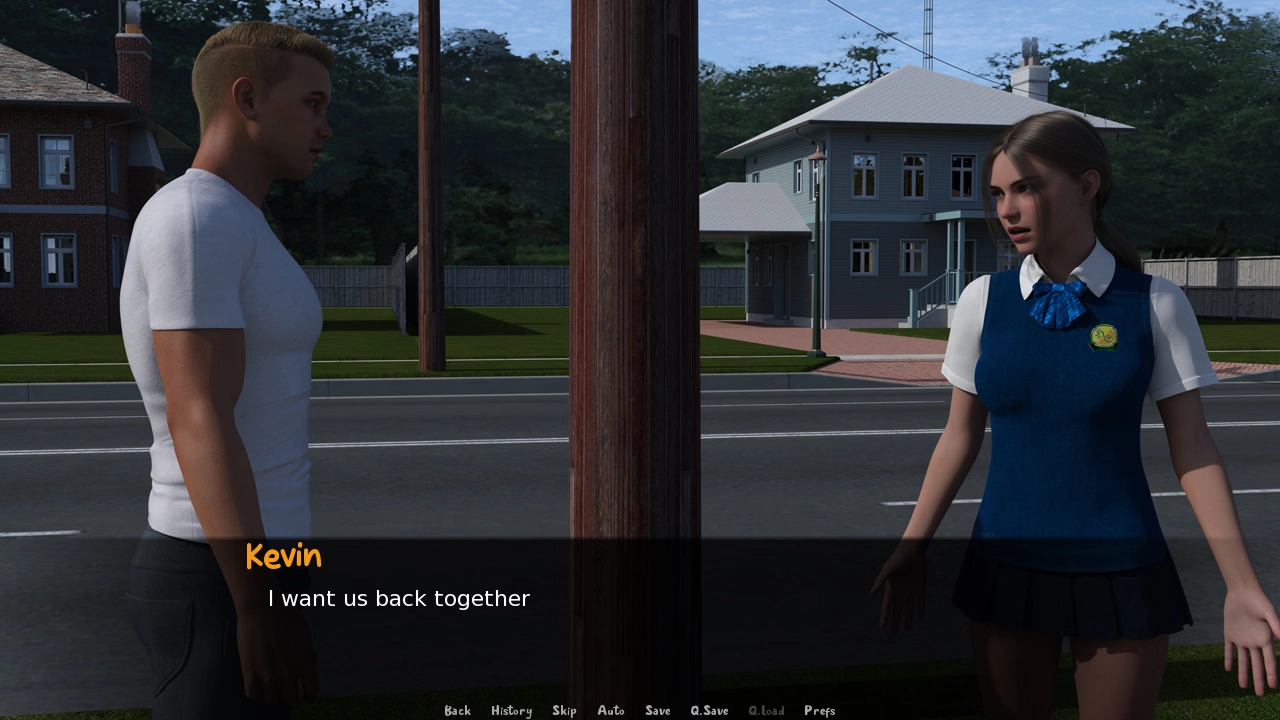Click the Q.Load quick load button
This screenshot has height=720, width=1280.
click(766, 711)
